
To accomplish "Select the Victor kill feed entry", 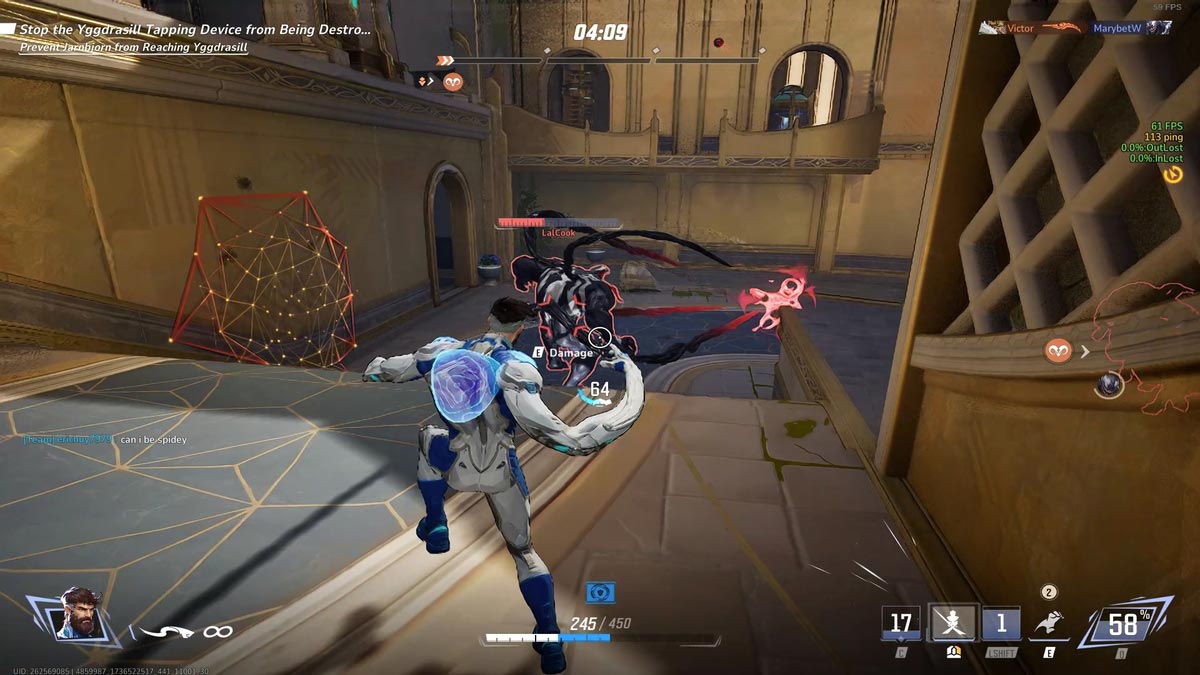I will (1020, 29).
